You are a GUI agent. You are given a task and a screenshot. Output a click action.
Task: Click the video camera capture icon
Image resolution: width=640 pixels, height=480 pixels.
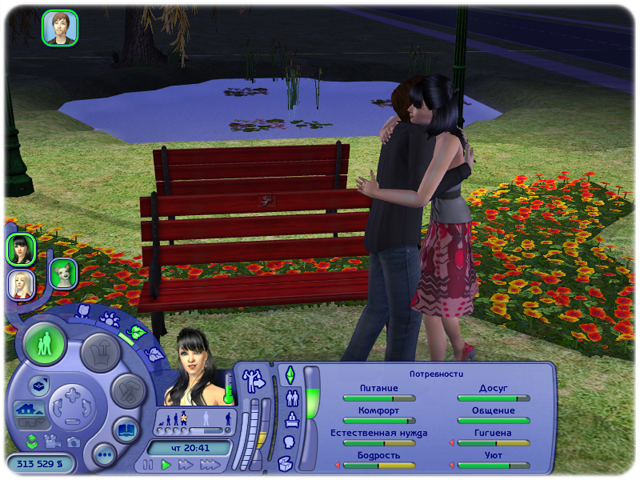point(50,441)
